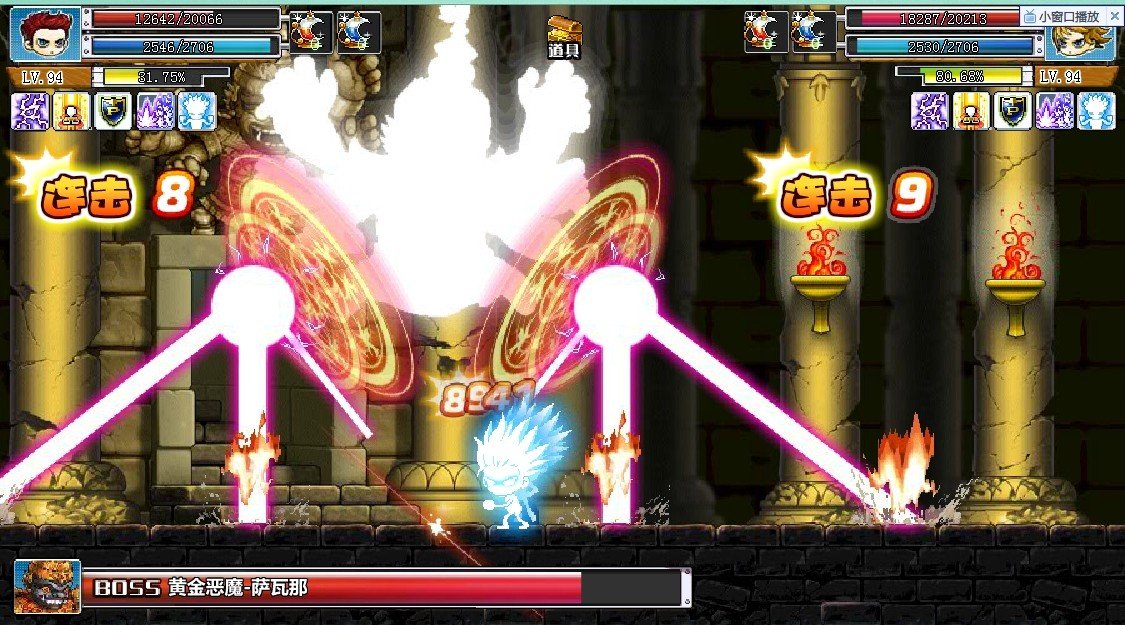
Task: Close the 小窗口播放 overlay with the X
Action: (x=1114, y=16)
